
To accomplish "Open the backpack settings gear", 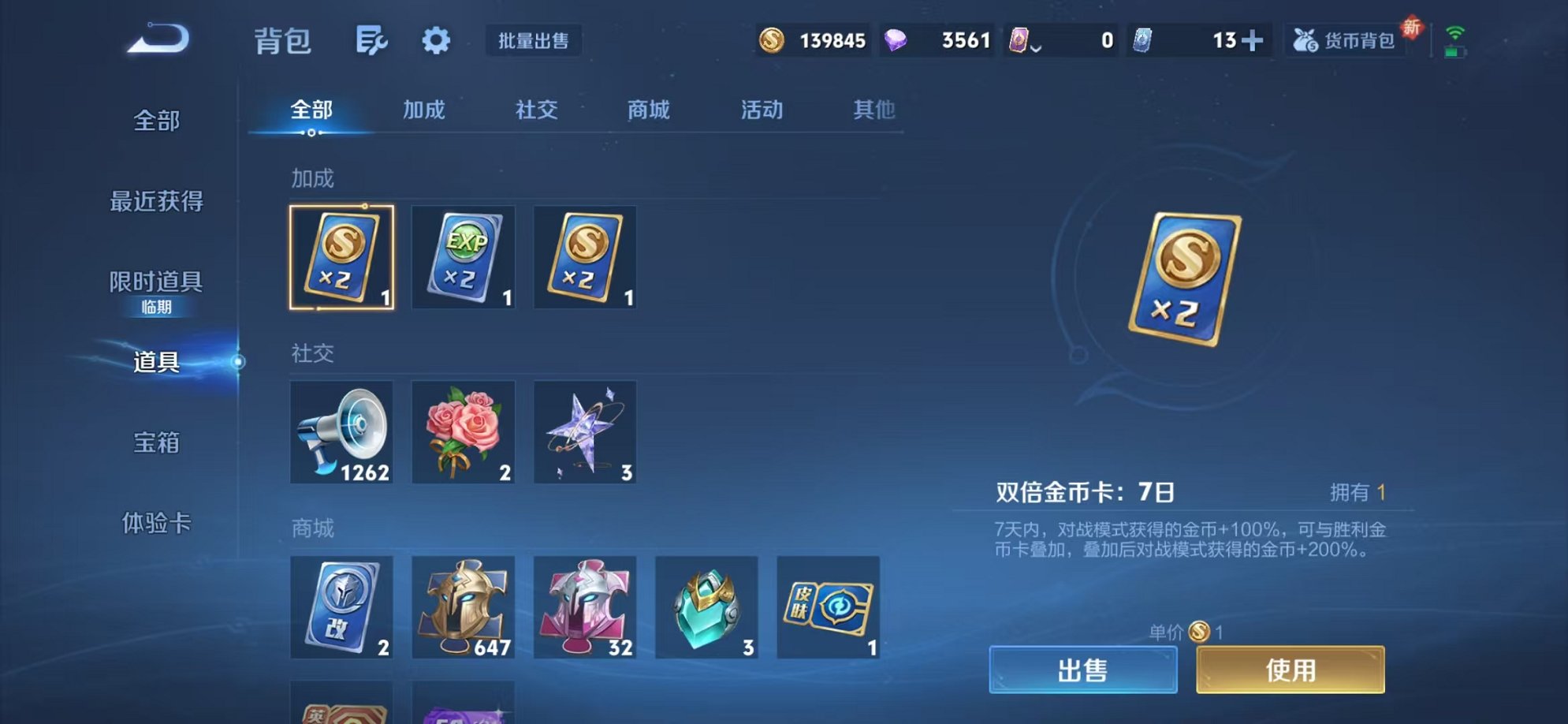I will point(437,41).
